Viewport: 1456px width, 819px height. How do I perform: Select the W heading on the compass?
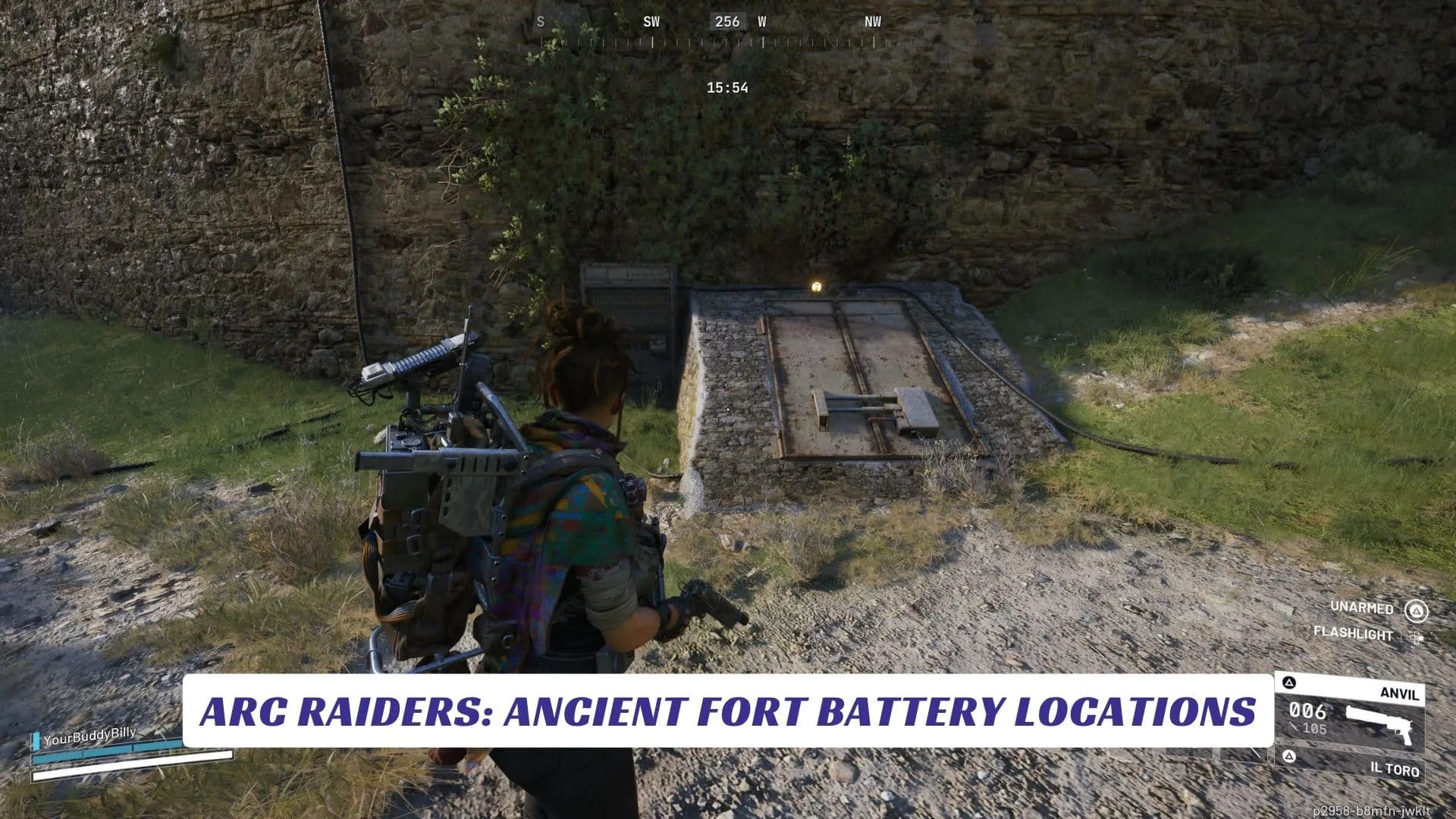761,22
